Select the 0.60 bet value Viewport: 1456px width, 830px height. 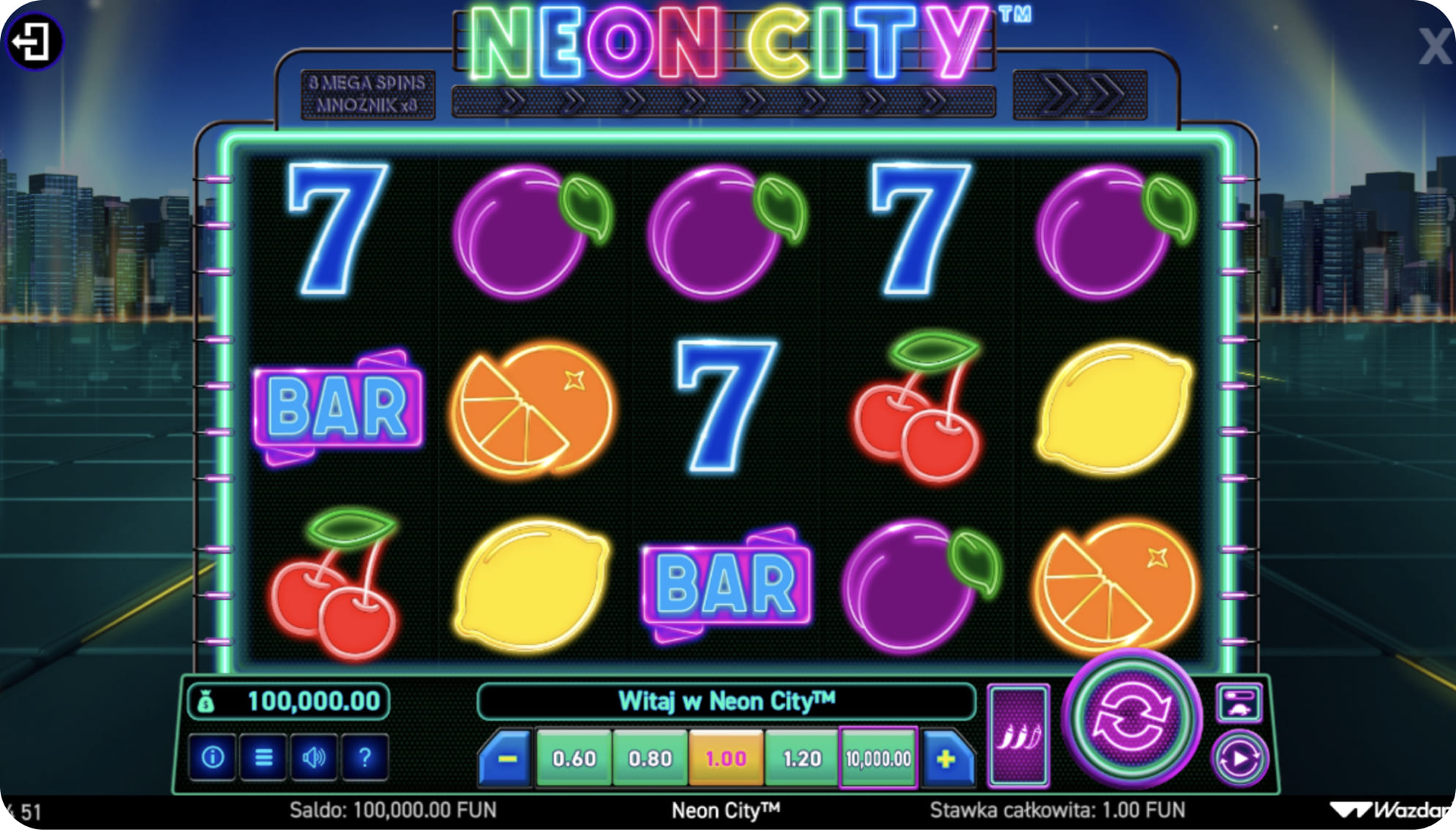574,758
